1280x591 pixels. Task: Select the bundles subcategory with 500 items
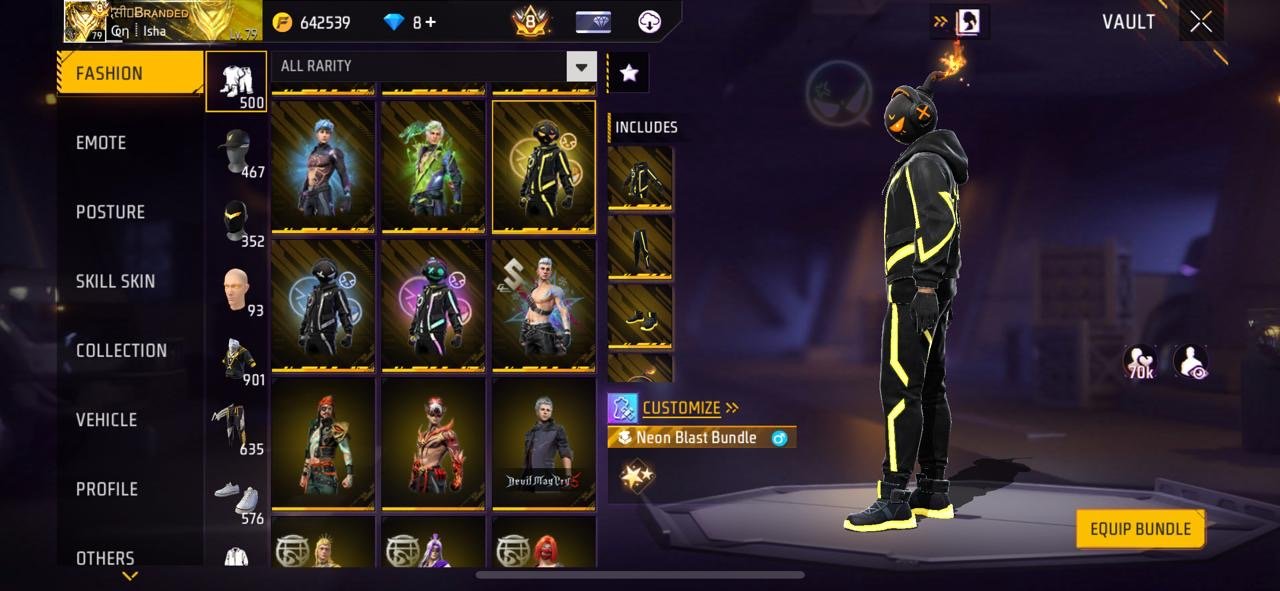tap(236, 82)
